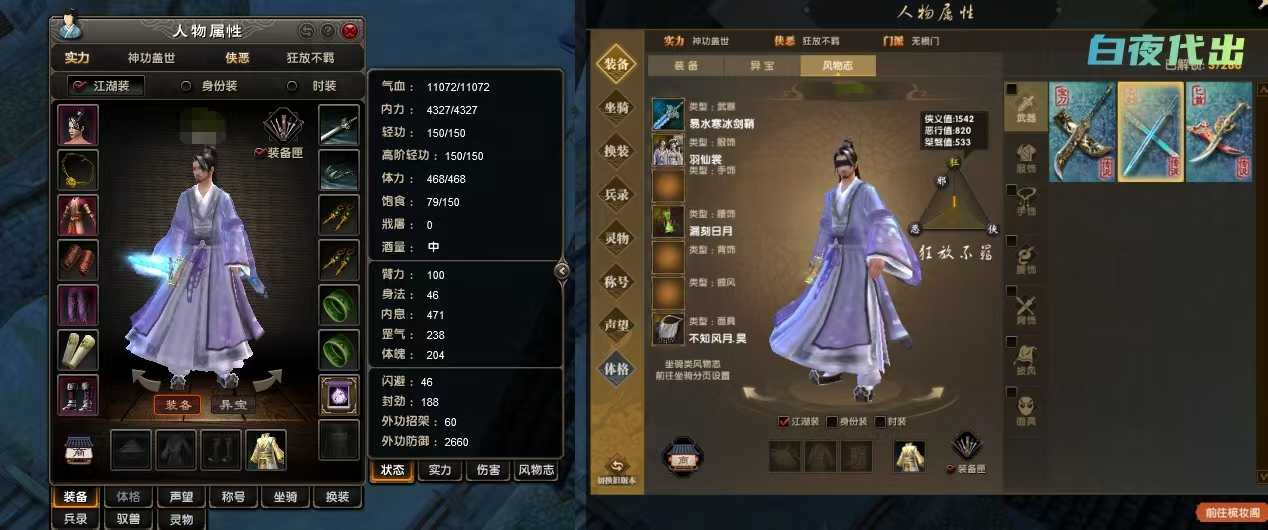
Task: Open the 兵录 section in the right sidebar
Action: 617,194
